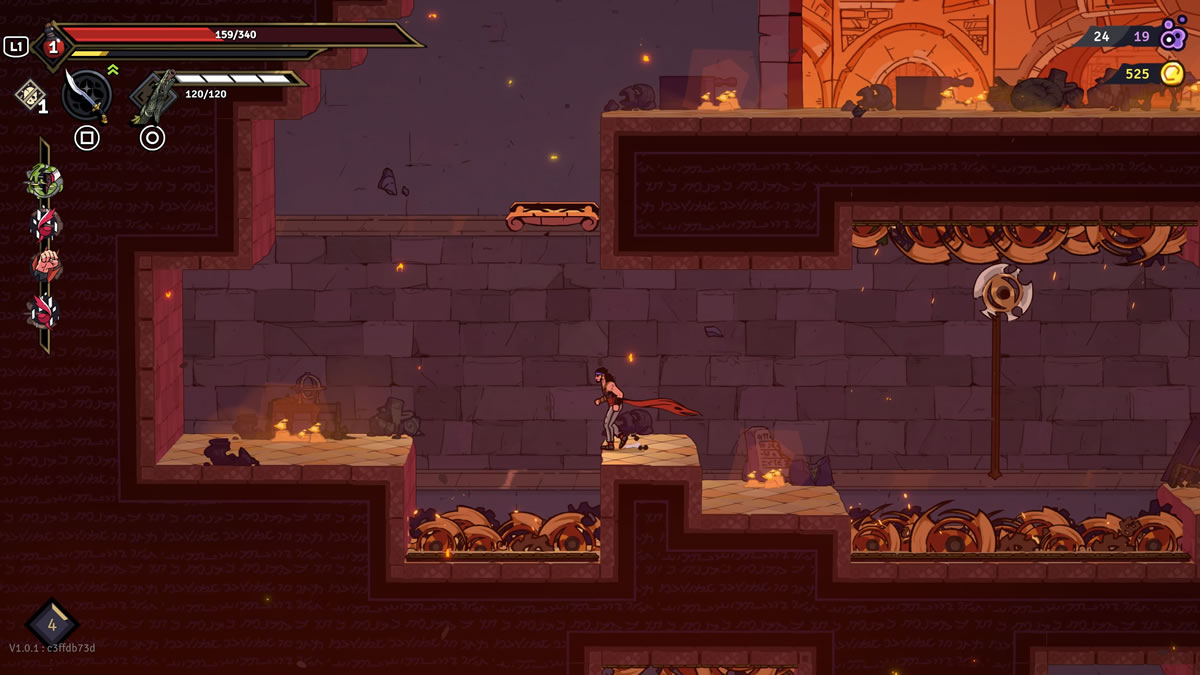Select the green medallion in the column
1200x675 pixels.
tap(44, 181)
